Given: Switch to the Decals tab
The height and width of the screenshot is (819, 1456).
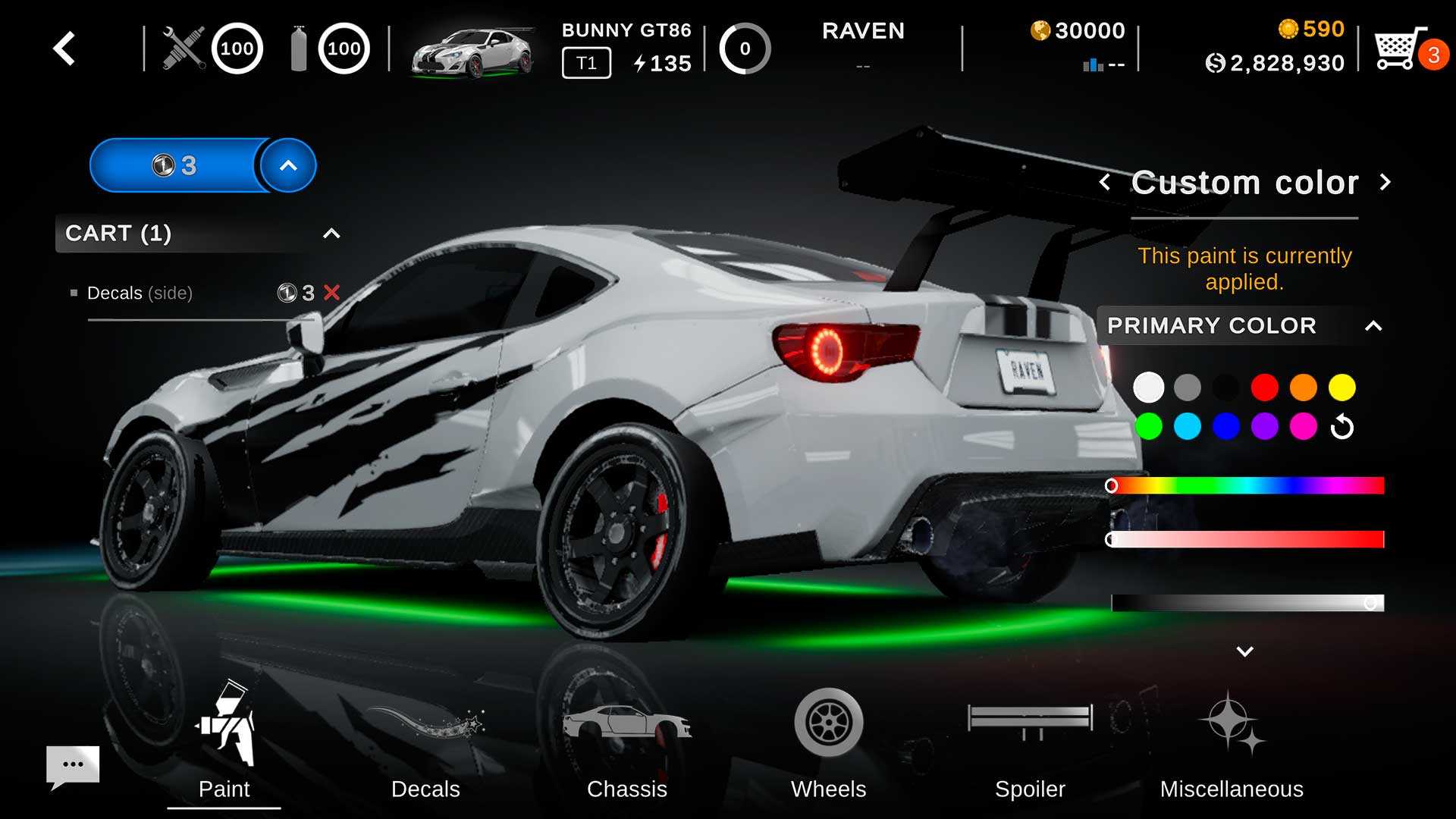Looking at the screenshot, I should (425, 751).
